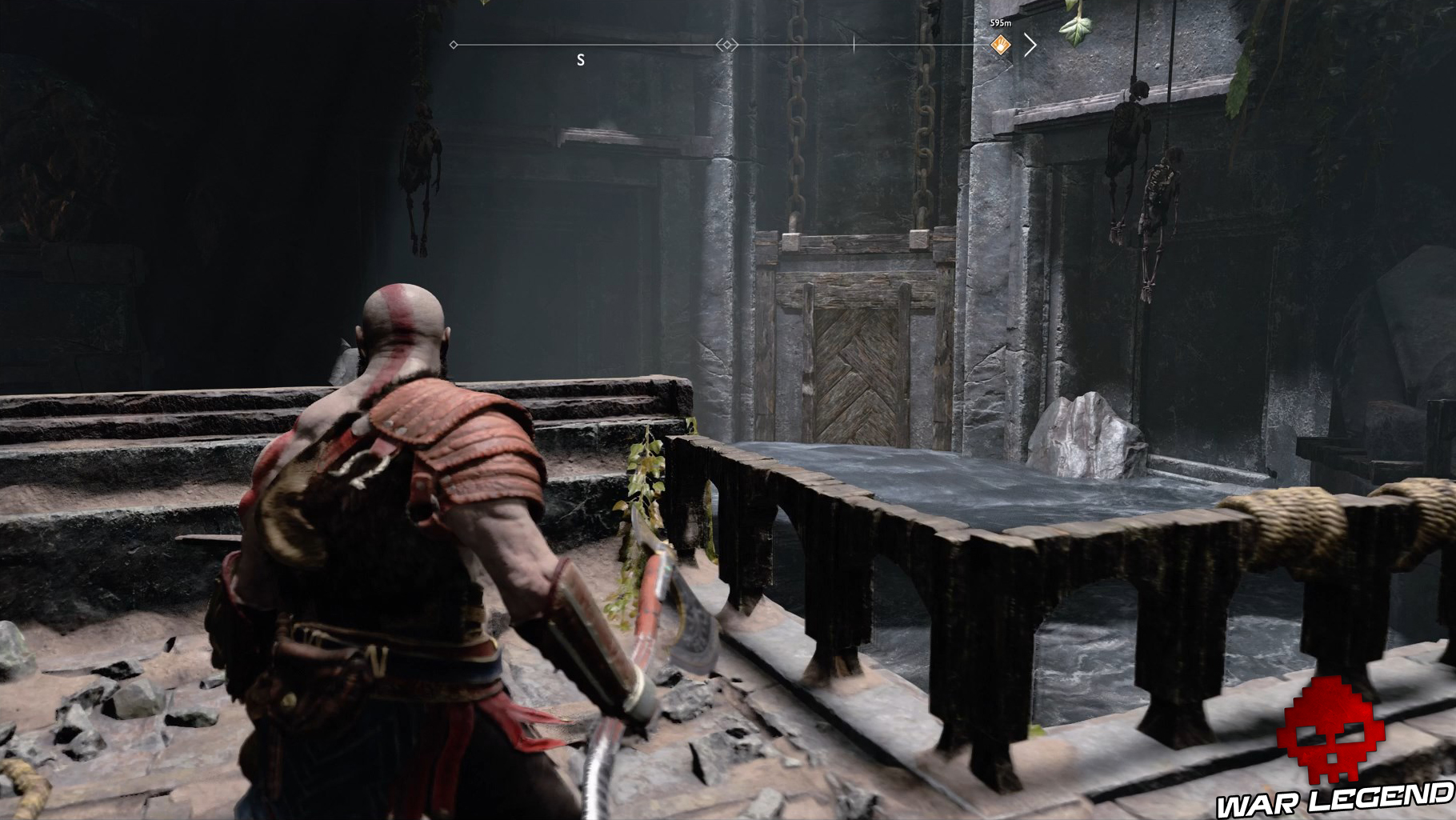Select the diamond at the compass left end
Image resolution: width=1456 pixels, height=820 pixels.
454,46
